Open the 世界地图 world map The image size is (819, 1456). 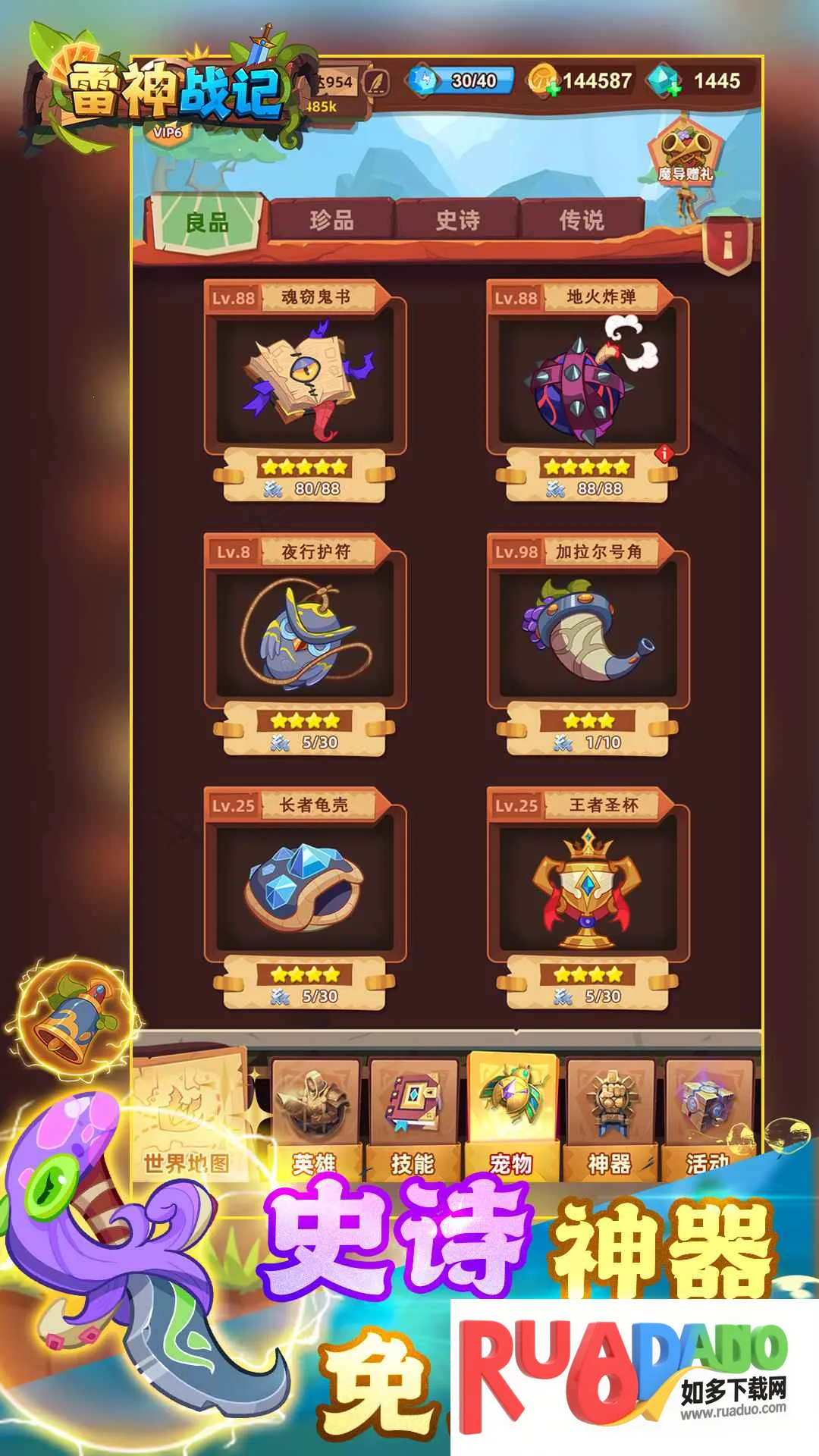pos(188,1116)
